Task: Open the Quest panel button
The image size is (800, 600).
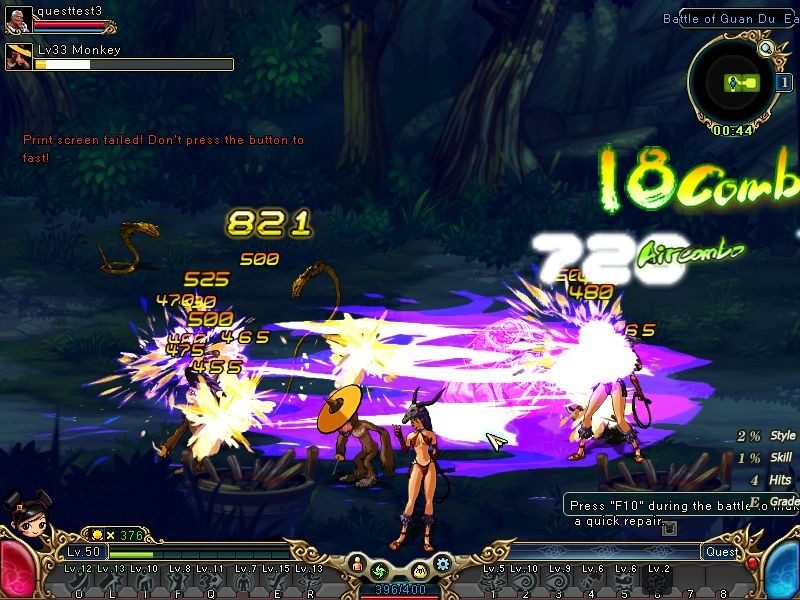Action: (x=721, y=552)
